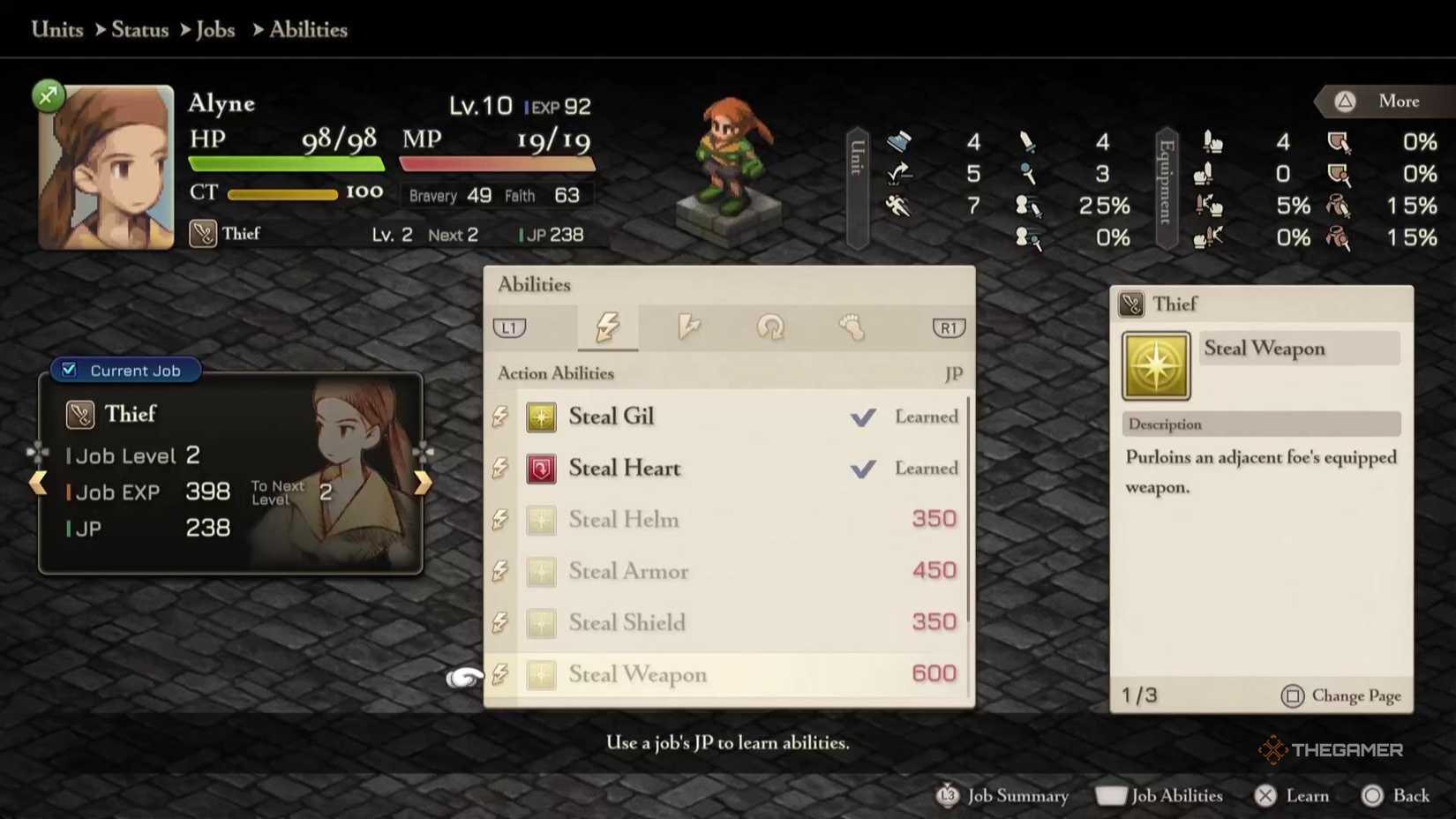
Task: Click Alyne's CT gauge bar
Action: (x=282, y=194)
